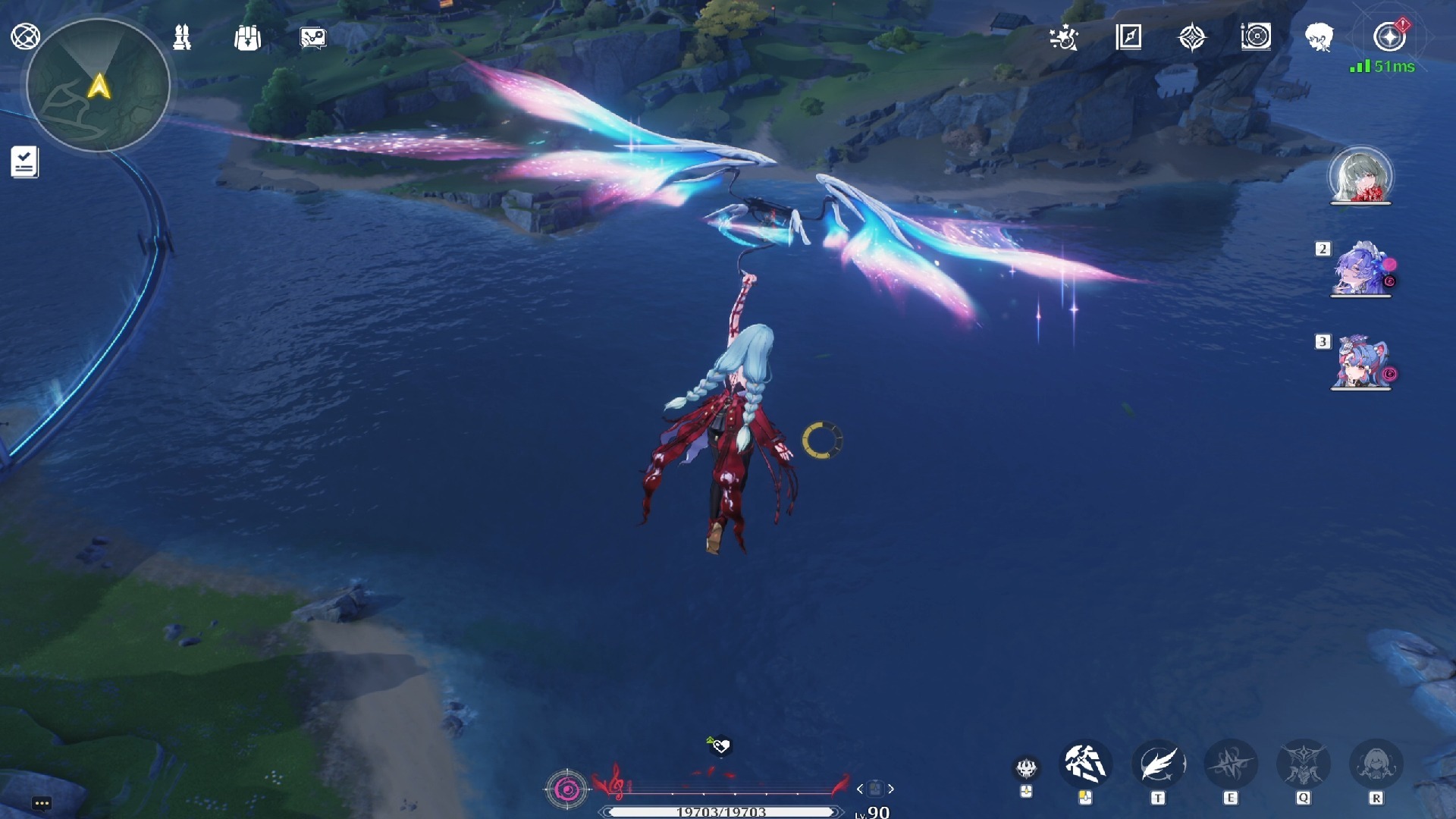Activate the shattered claw attack skill
Image resolution: width=1456 pixels, height=819 pixels.
[x=1085, y=764]
